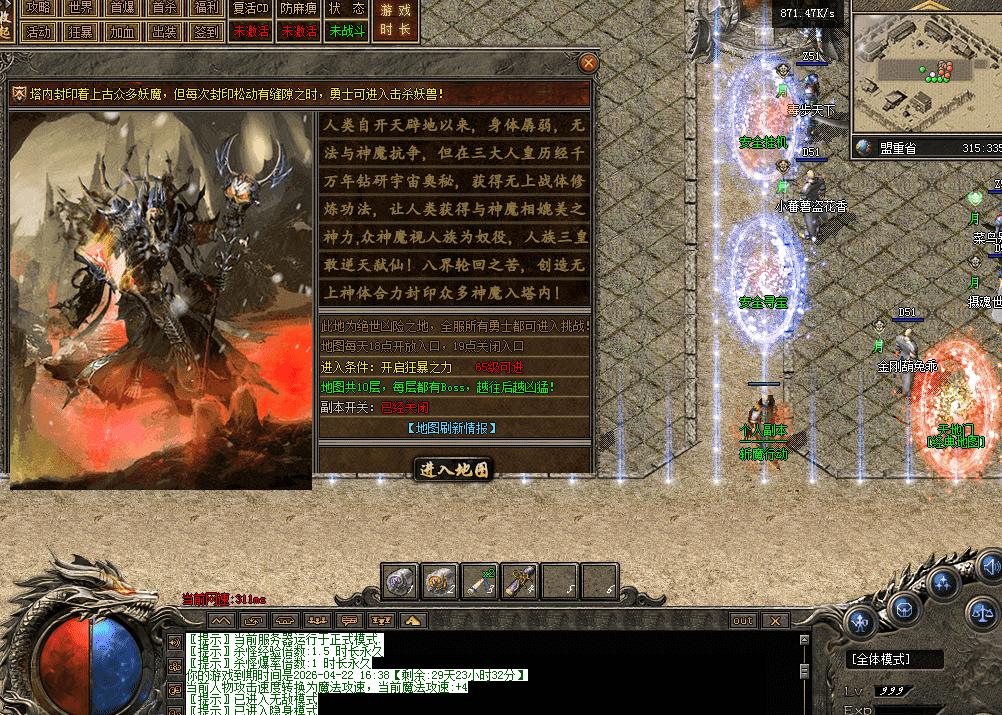Image resolution: width=1002 pixels, height=715 pixels.
Task: Open the 出装 gear menu
Action: point(164,31)
